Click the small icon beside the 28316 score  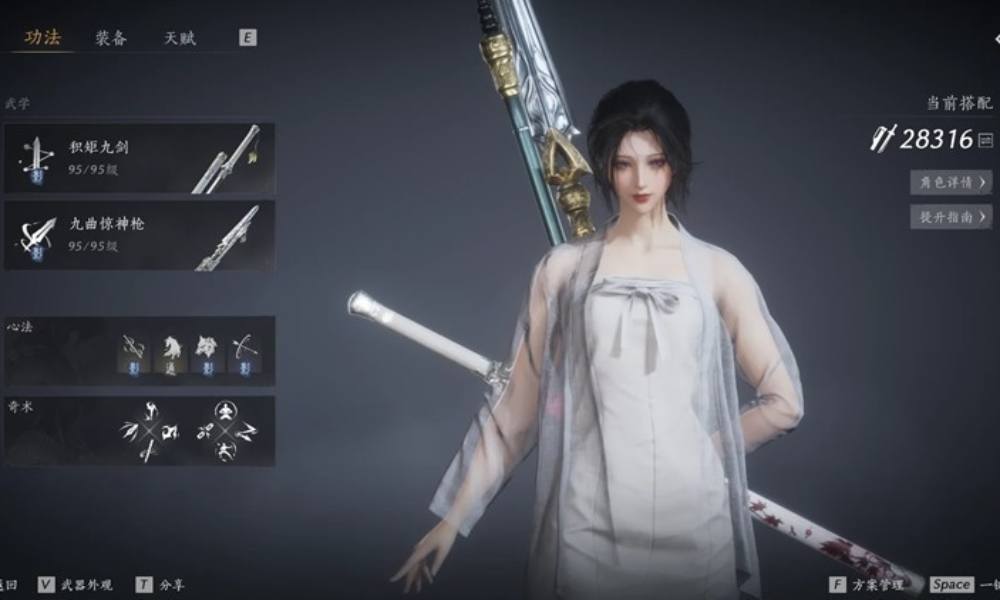pyautogui.click(x=986, y=140)
